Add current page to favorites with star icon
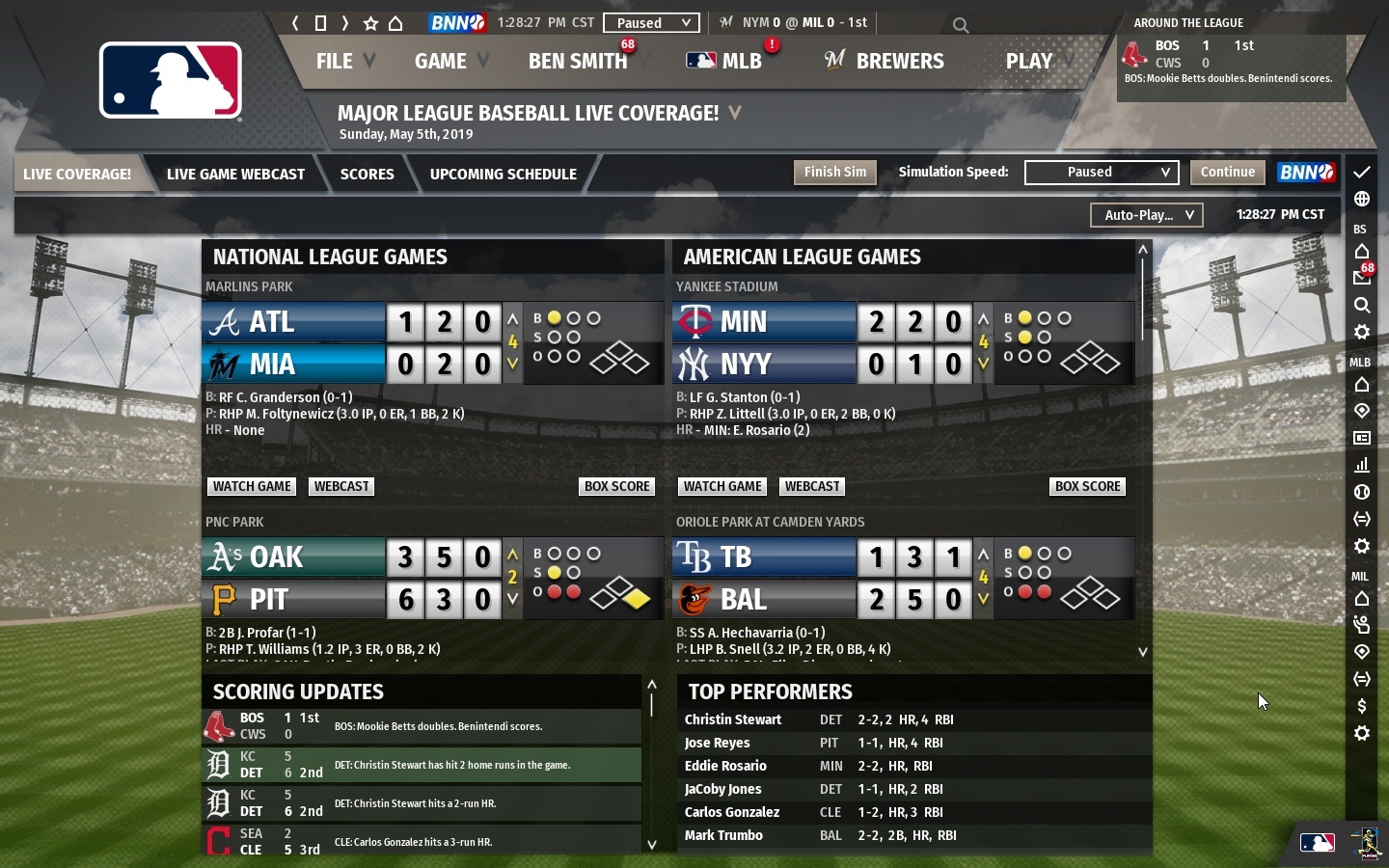The image size is (1389, 868). [x=371, y=24]
